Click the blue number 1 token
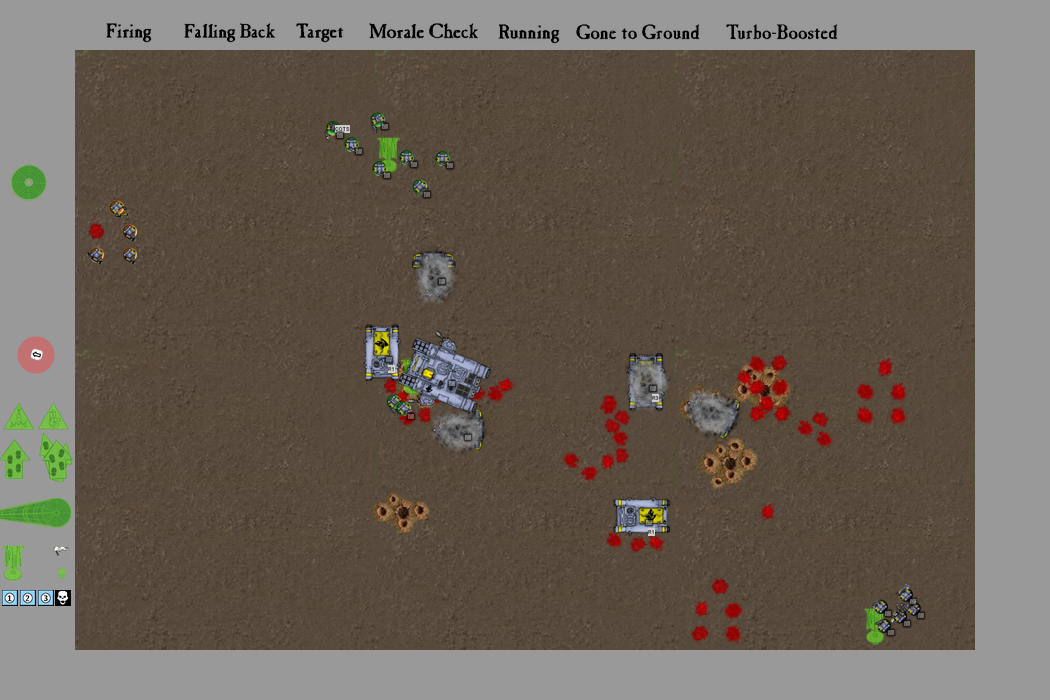The height and width of the screenshot is (700, 1050). pyautogui.click(x=10, y=598)
